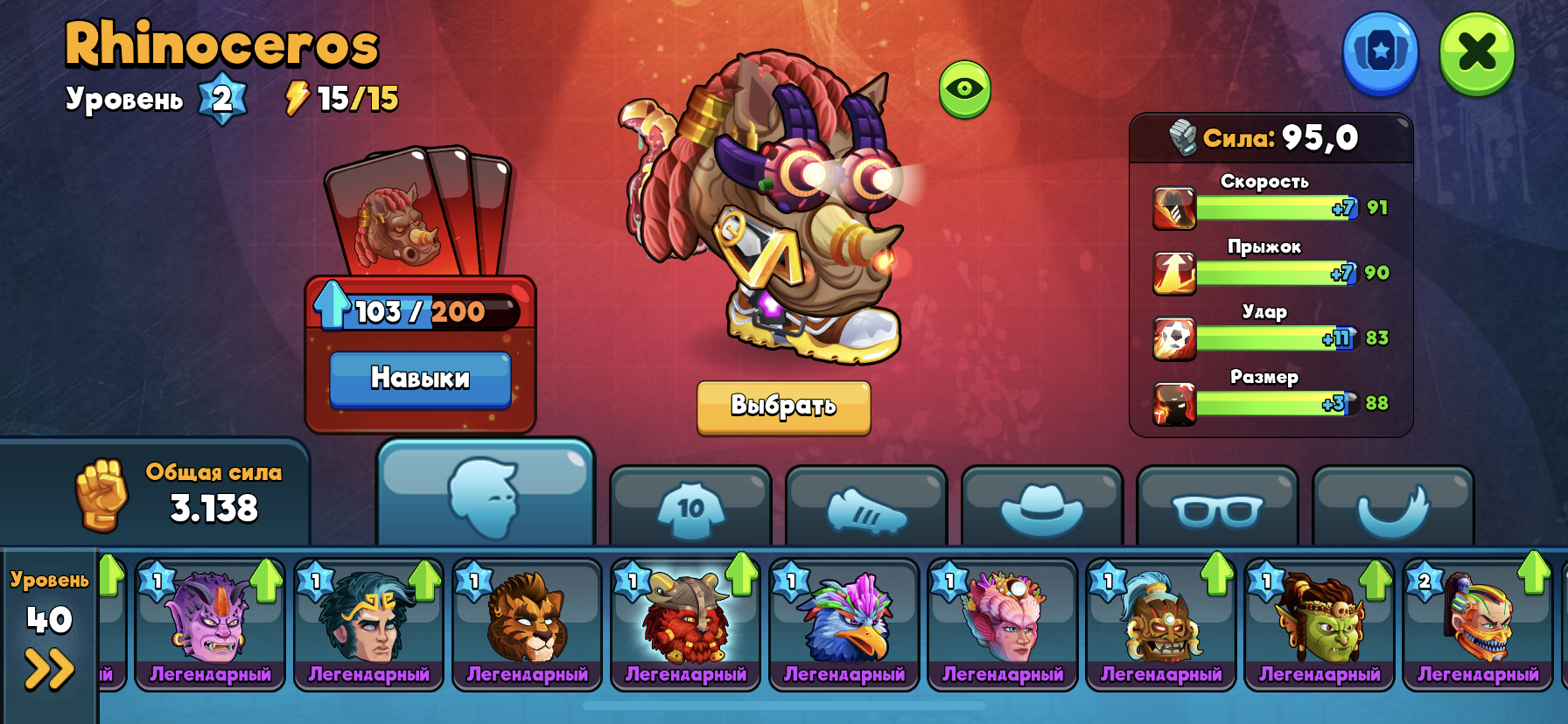Image resolution: width=1568 pixels, height=724 pixels.
Task: Open the Навыки skills panel
Action: pos(420,379)
